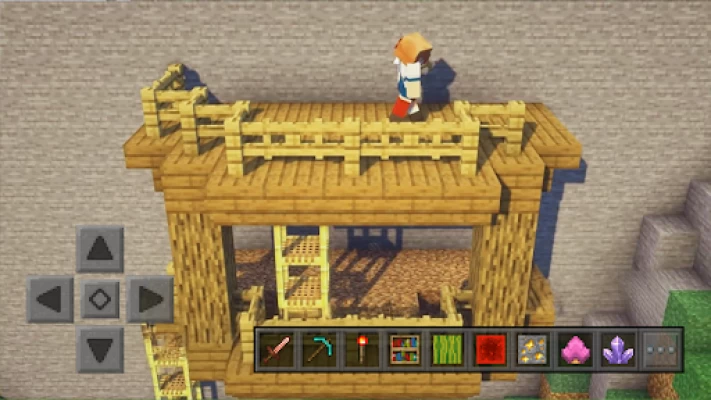The height and width of the screenshot is (400, 711).
Task: Select the sword in the hotbar
Action: pos(276,349)
